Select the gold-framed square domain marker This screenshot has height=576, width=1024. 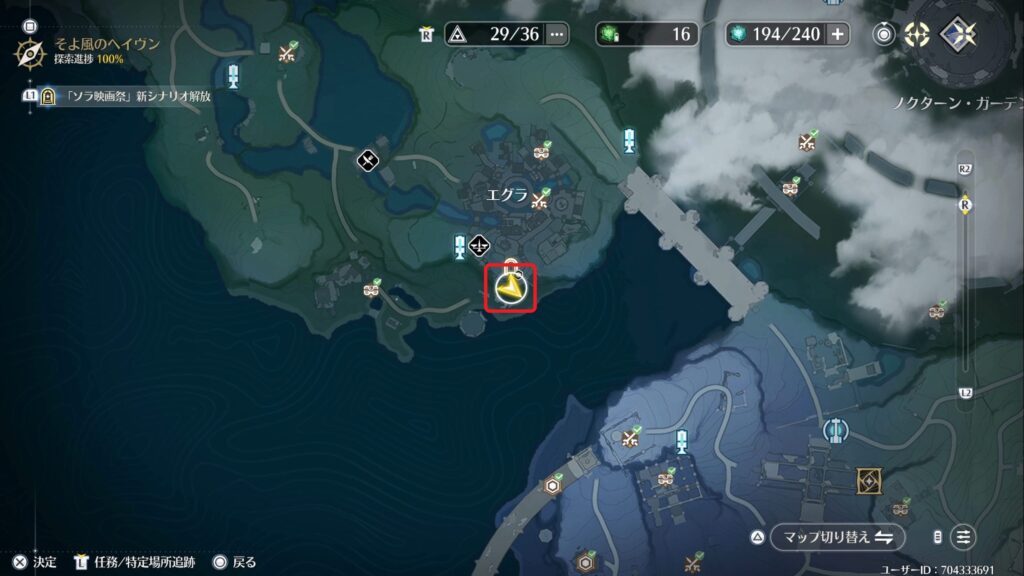869,481
